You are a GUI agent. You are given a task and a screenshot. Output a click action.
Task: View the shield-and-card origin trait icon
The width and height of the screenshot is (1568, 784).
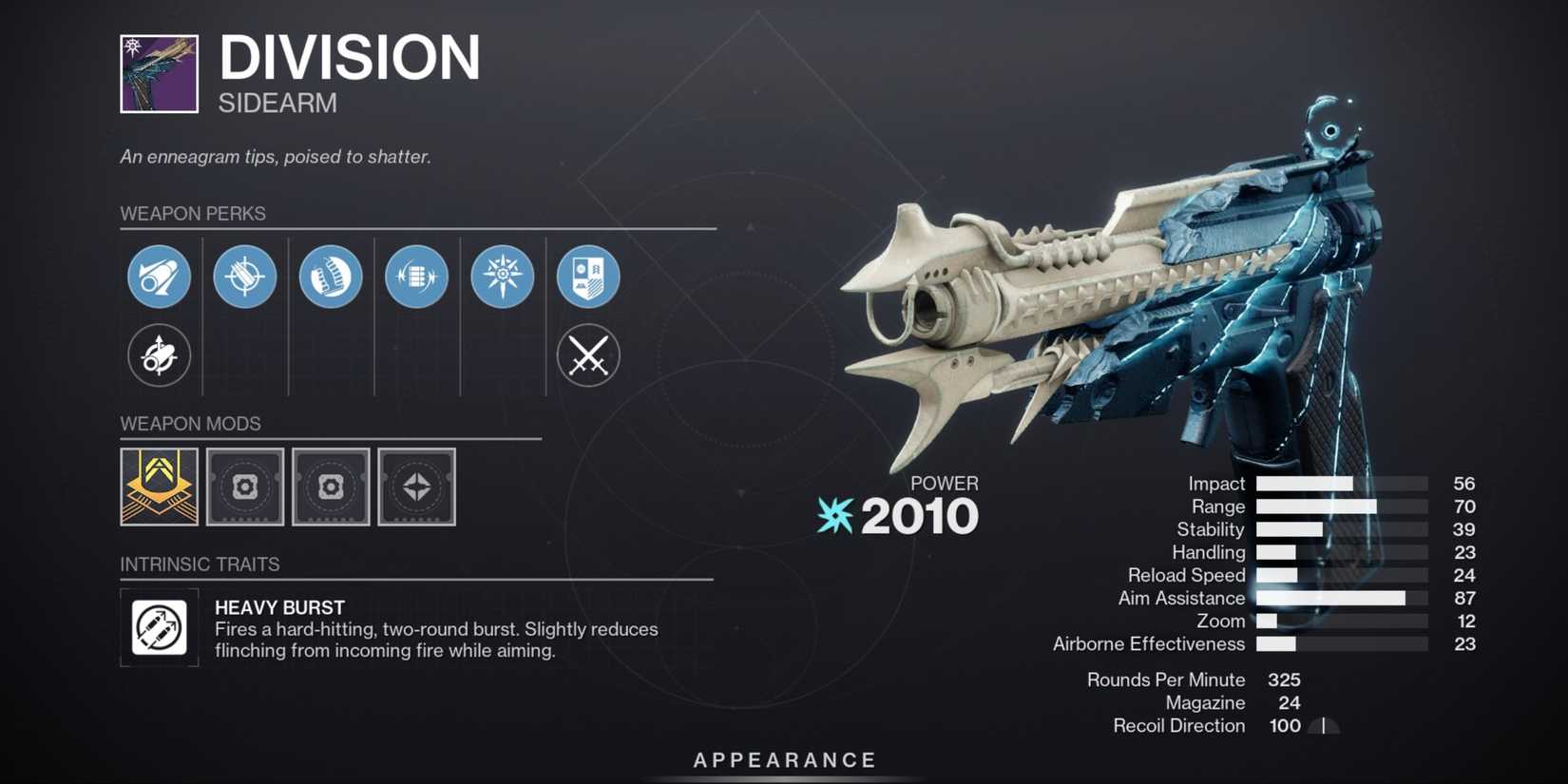pyautogui.click(x=589, y=277)
